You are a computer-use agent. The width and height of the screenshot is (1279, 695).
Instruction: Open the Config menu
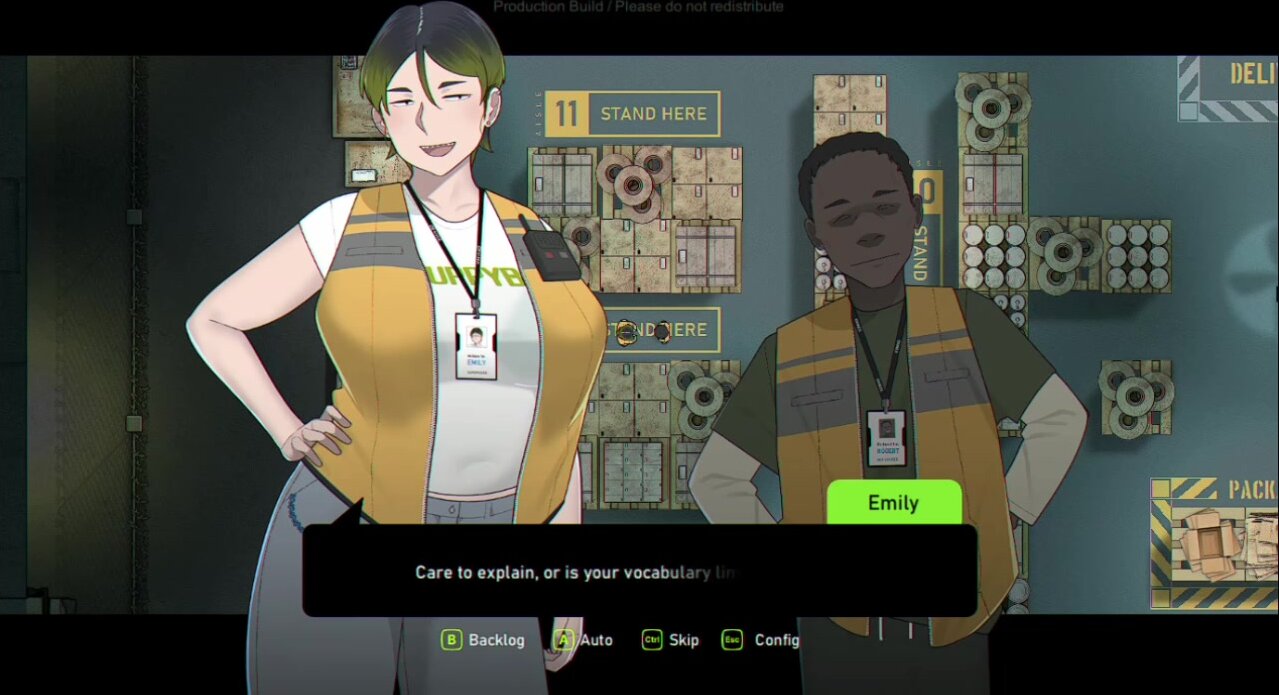[x=761, y=640]
